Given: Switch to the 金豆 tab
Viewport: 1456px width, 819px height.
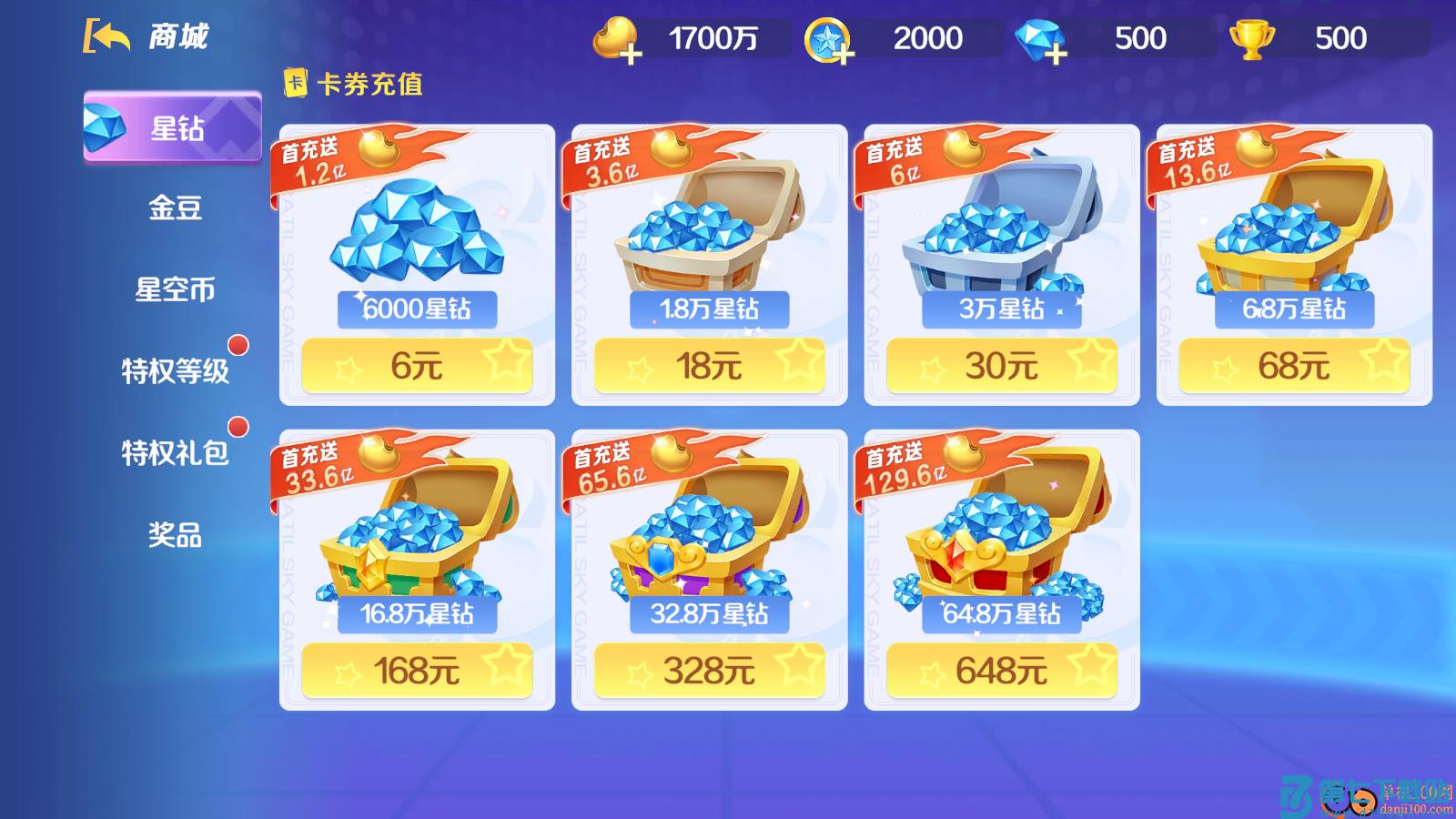Looking at the screenshot, I should point(173,208).
